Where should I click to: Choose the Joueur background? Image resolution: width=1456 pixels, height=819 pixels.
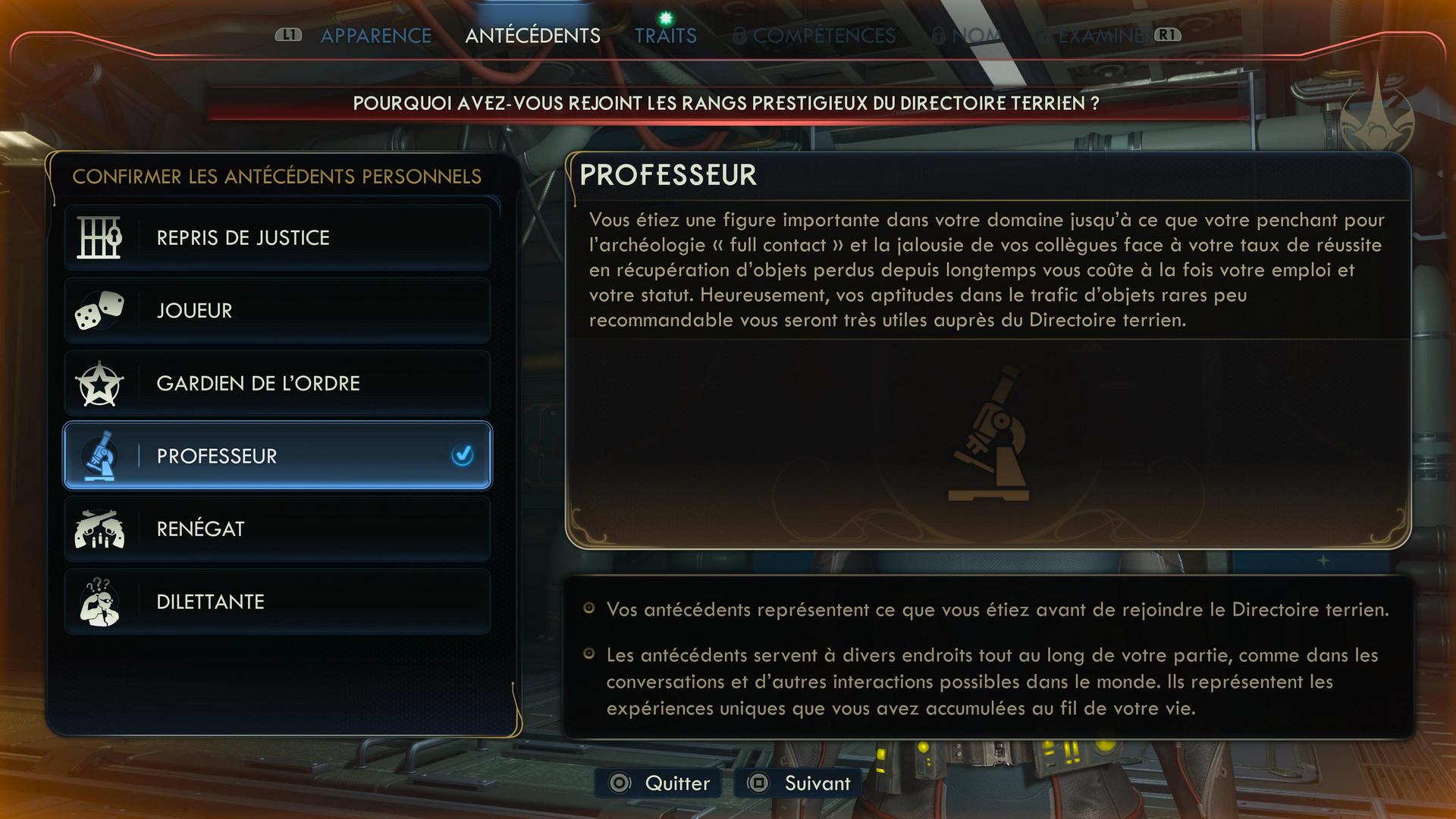pyautogui.click(x=278, y=311)
